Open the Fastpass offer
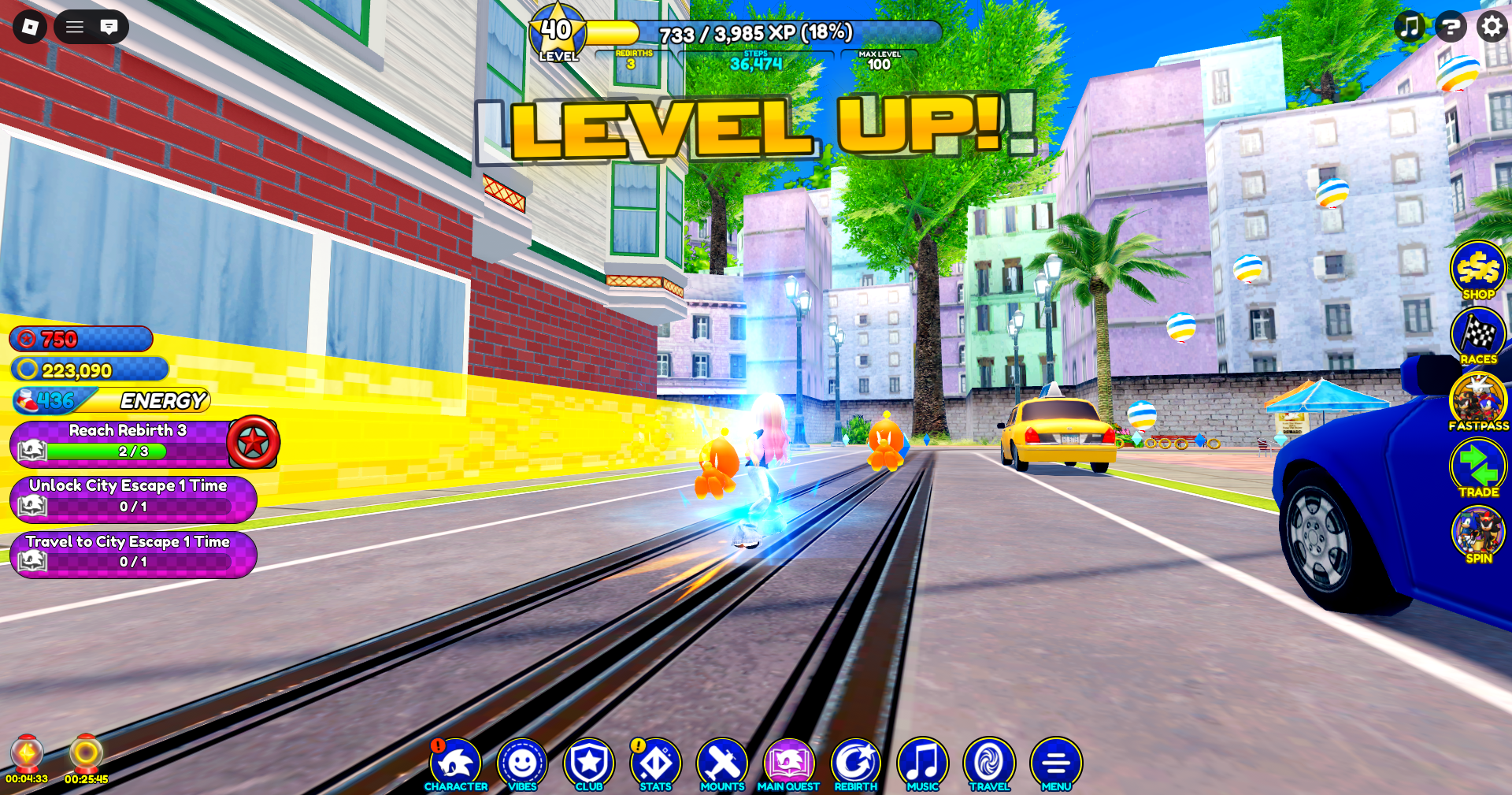This screenshot has height=795, width=1512. [x=1478, y=401]
